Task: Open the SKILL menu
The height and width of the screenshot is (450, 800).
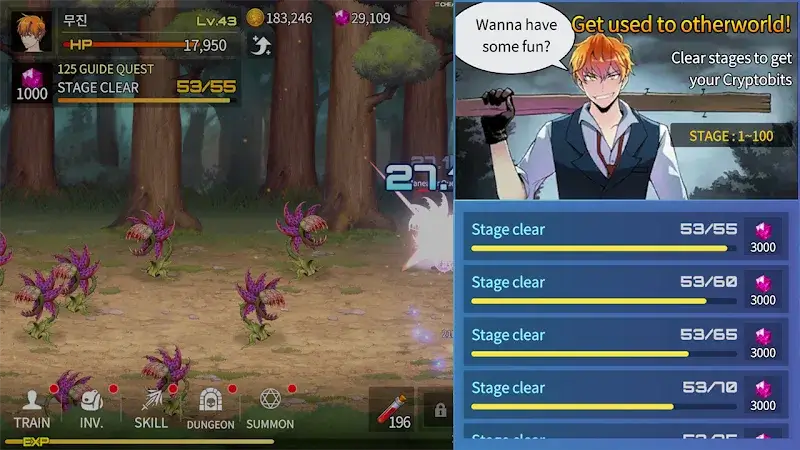Action: pyautogui.click(x=151, y=409)
